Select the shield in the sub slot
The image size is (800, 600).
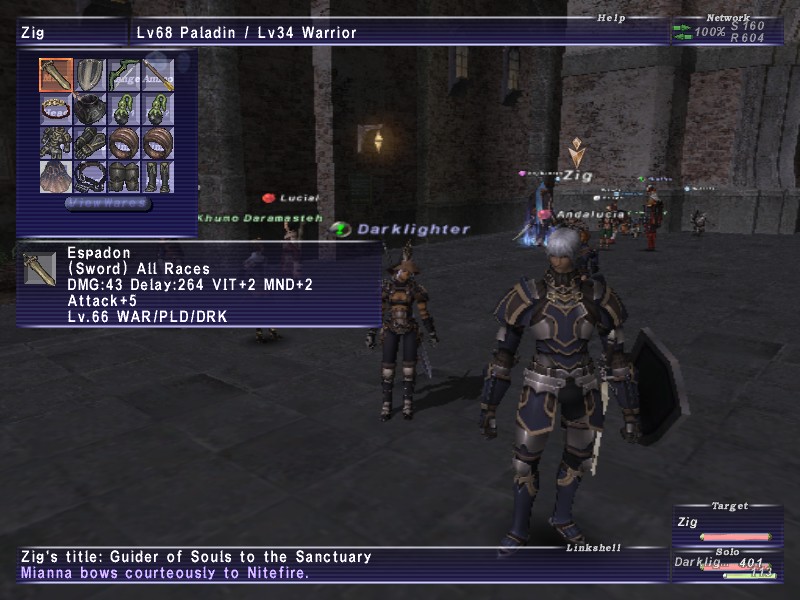coord(90,76)
